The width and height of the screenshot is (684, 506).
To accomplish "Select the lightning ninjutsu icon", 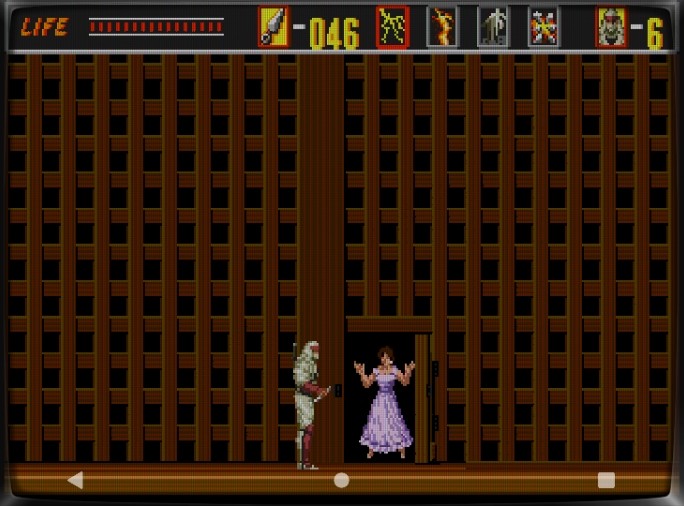I will (x=392, y=27).
